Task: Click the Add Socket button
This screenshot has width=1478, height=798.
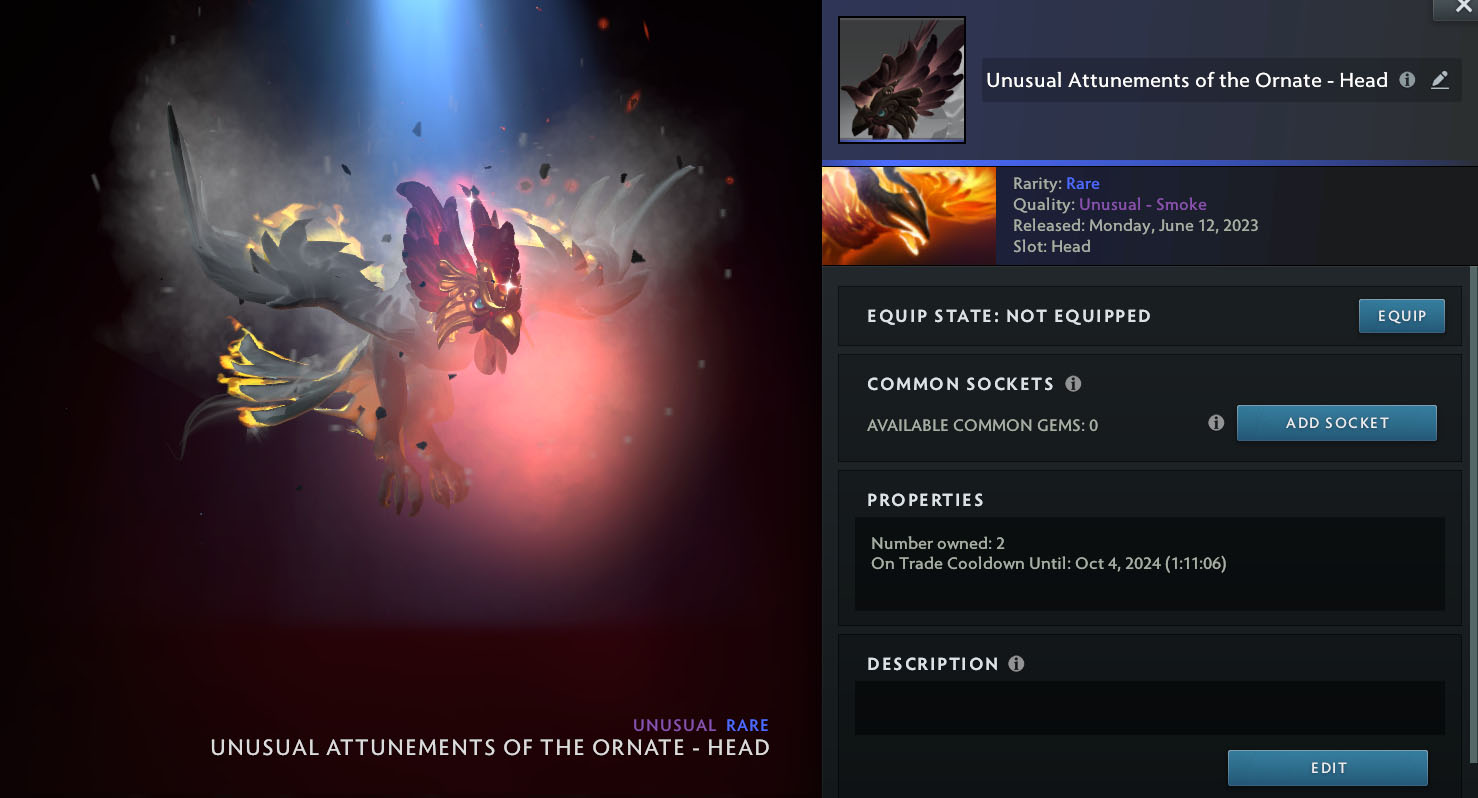Action: coord(1336,423)
